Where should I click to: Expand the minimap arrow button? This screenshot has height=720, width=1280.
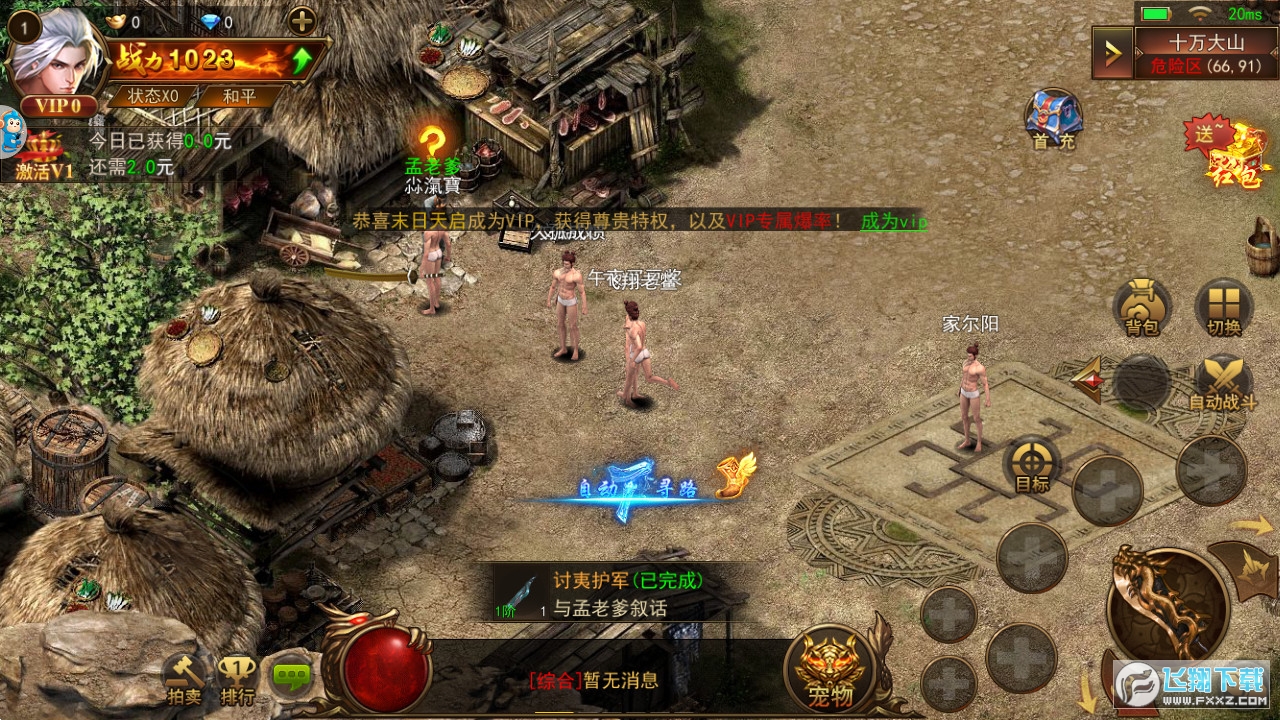pyautogui.click(x=1111, y=53)
